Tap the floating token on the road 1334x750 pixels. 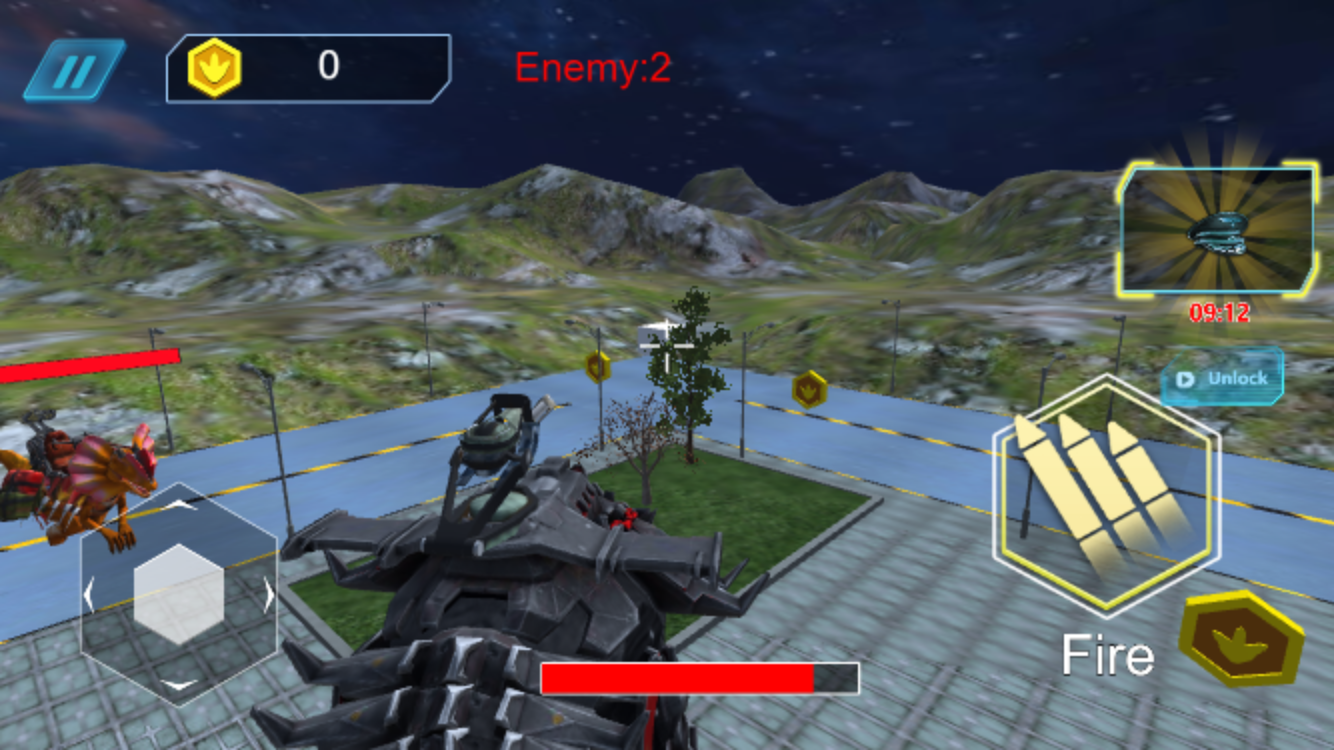pos(808,390)
